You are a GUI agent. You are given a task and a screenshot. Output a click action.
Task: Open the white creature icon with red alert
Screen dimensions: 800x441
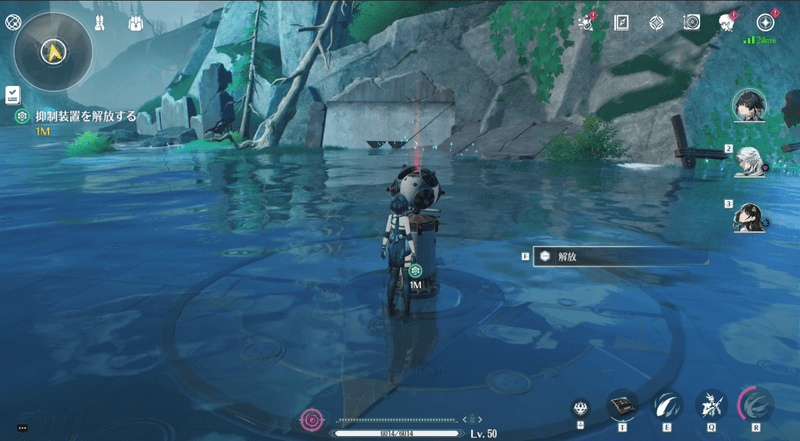tap(727, 22)
